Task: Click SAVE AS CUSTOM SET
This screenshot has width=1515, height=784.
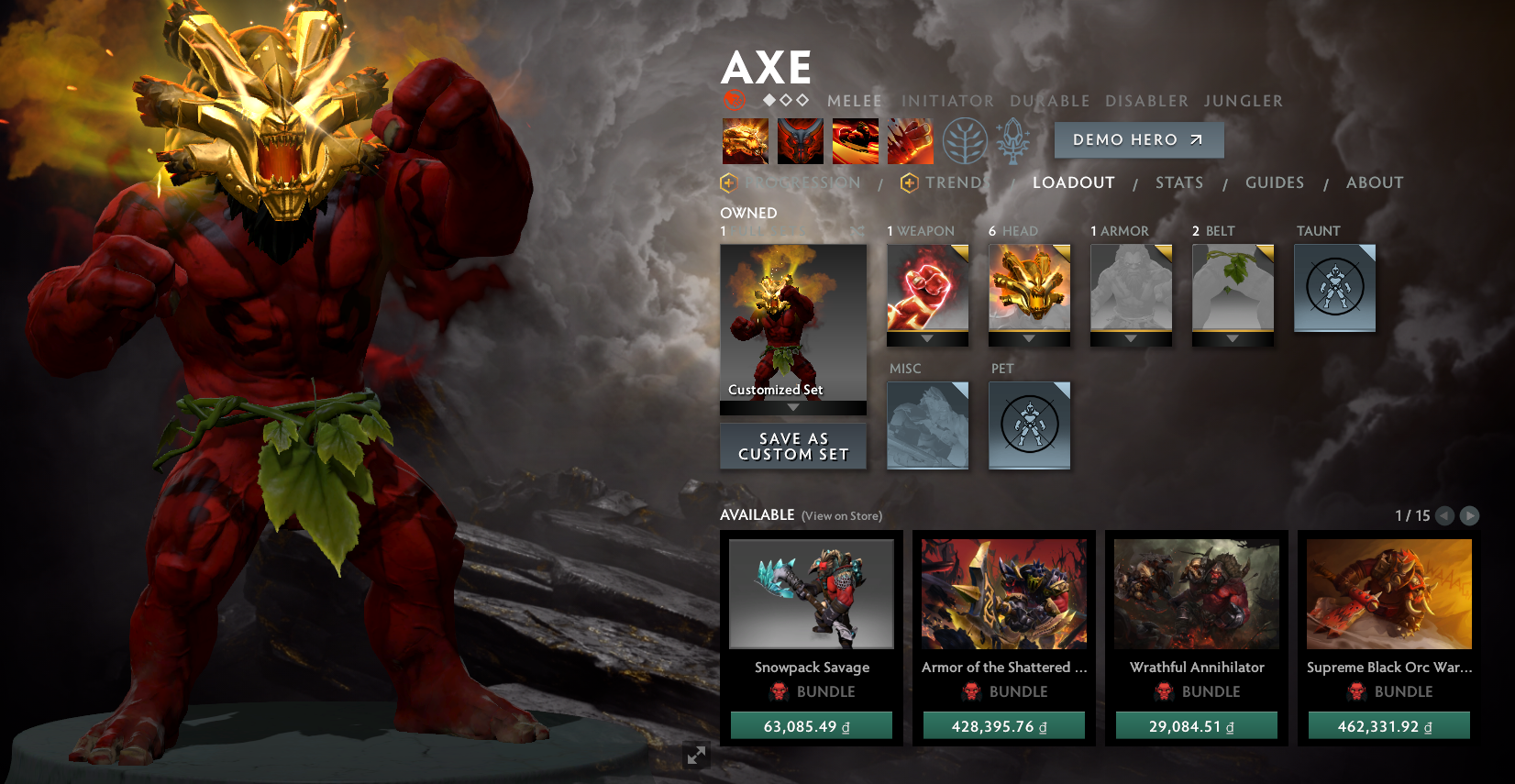Action: tap(792, 447)
